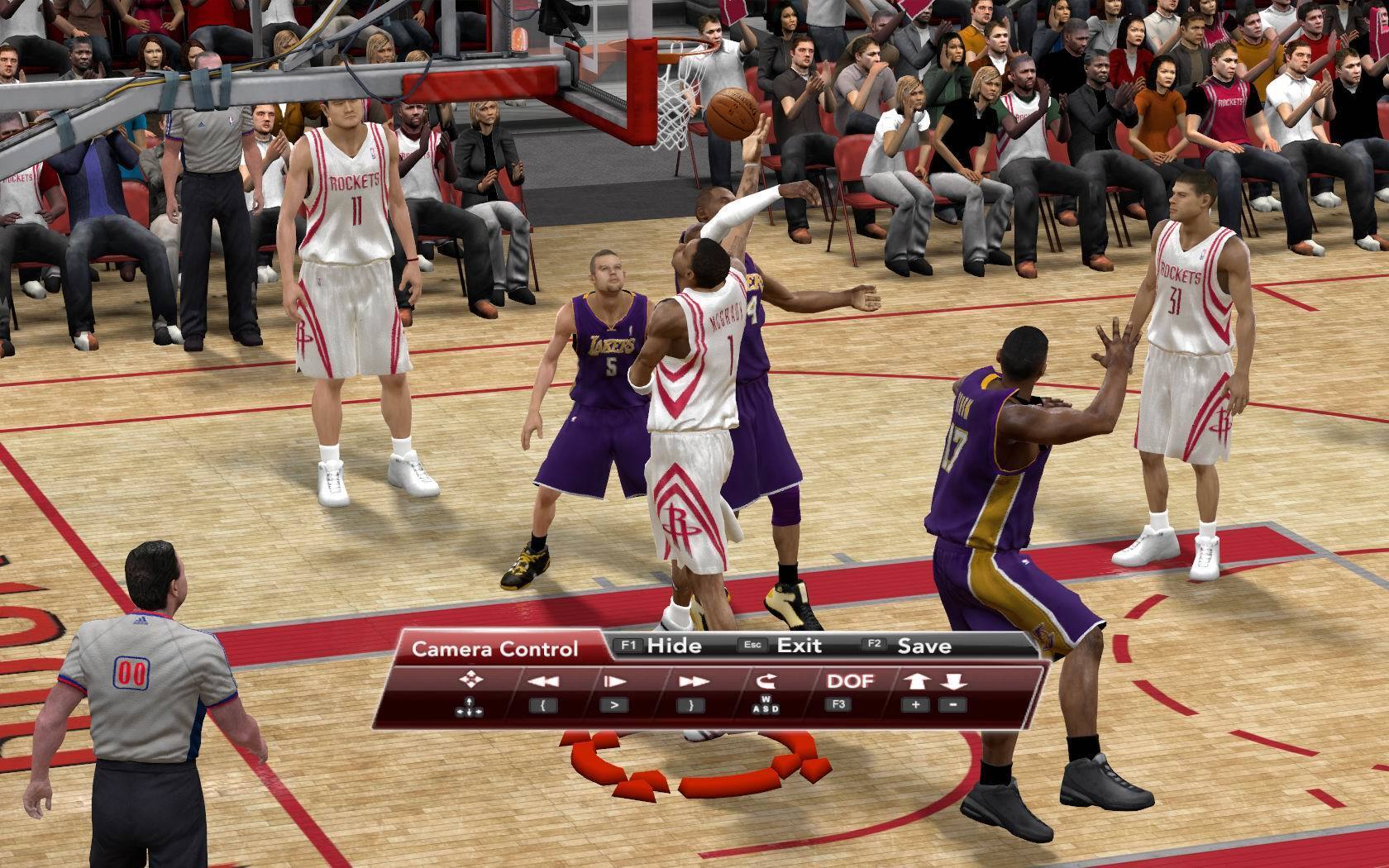
Task: Hide the Camera Control panel
Action: (x=673, y=646)
